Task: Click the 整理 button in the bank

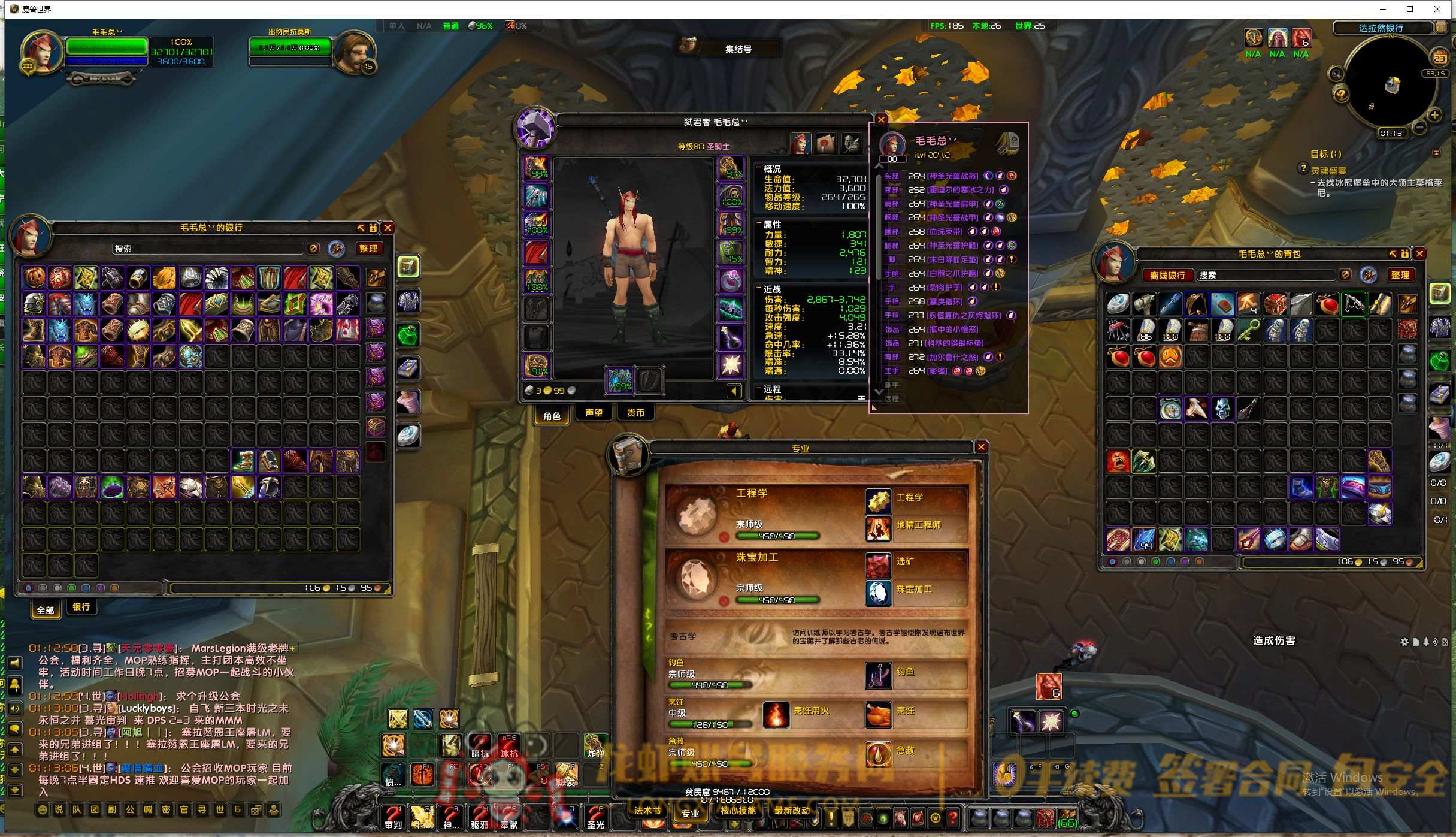Action: 368,249
